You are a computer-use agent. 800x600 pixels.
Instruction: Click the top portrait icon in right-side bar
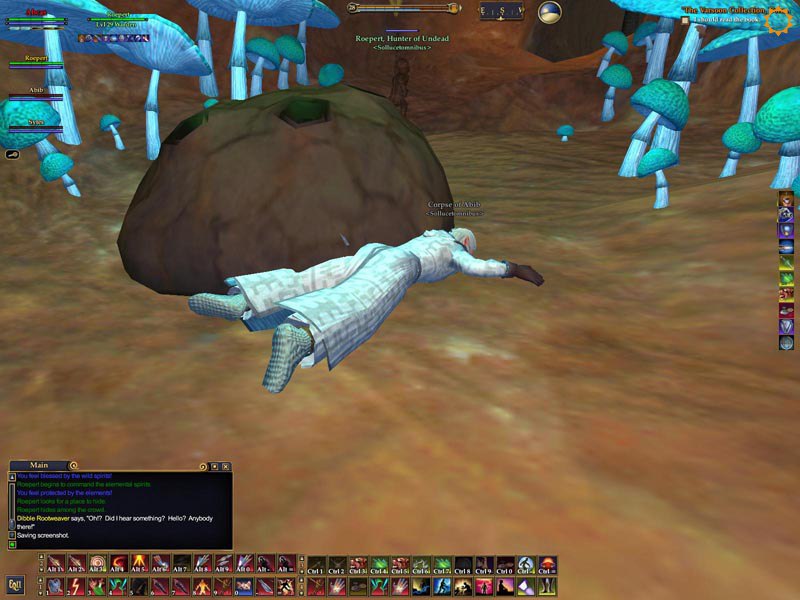[787, 199]
